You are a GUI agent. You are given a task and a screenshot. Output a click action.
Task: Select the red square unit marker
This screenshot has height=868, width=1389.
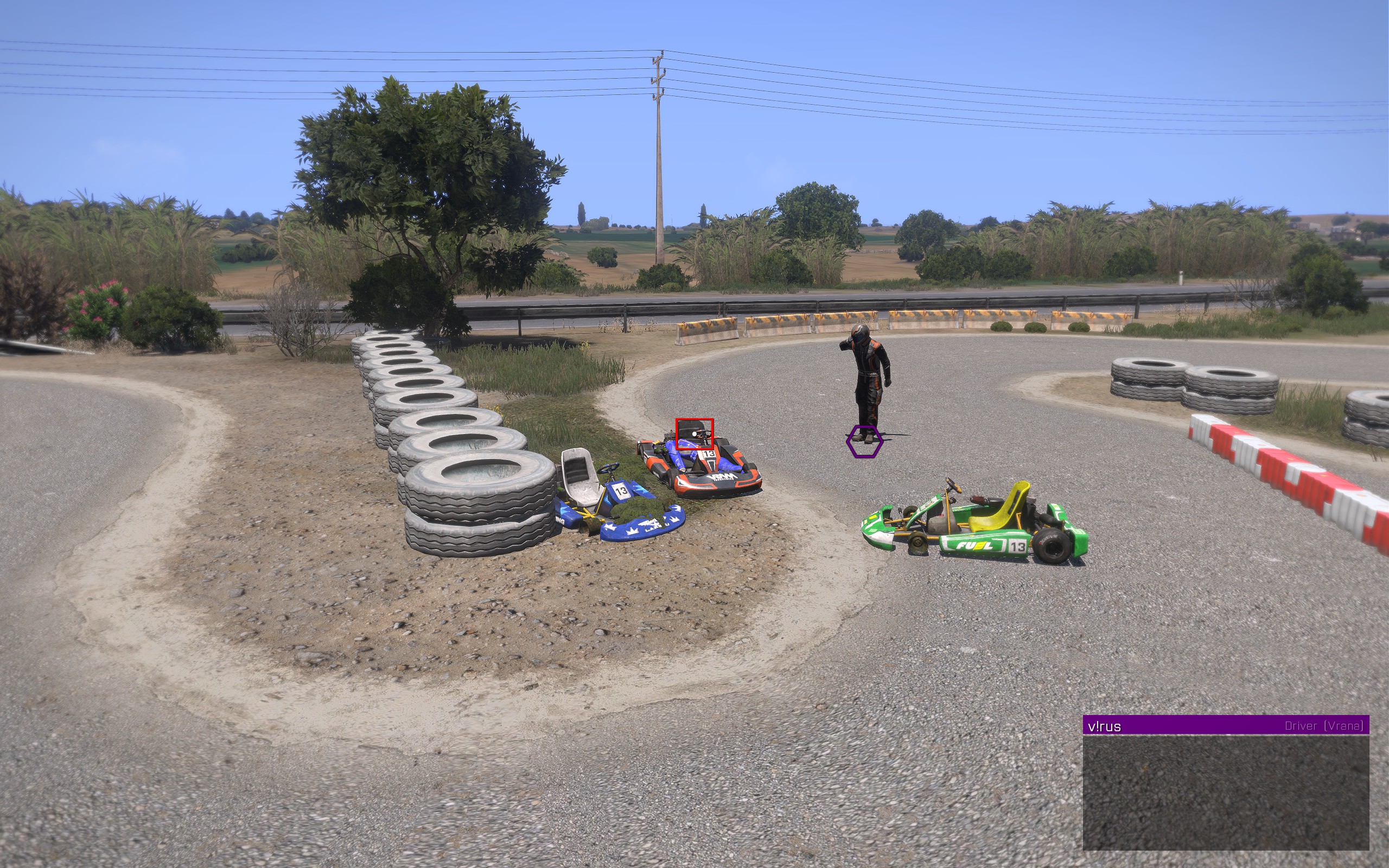click(694, 433)
